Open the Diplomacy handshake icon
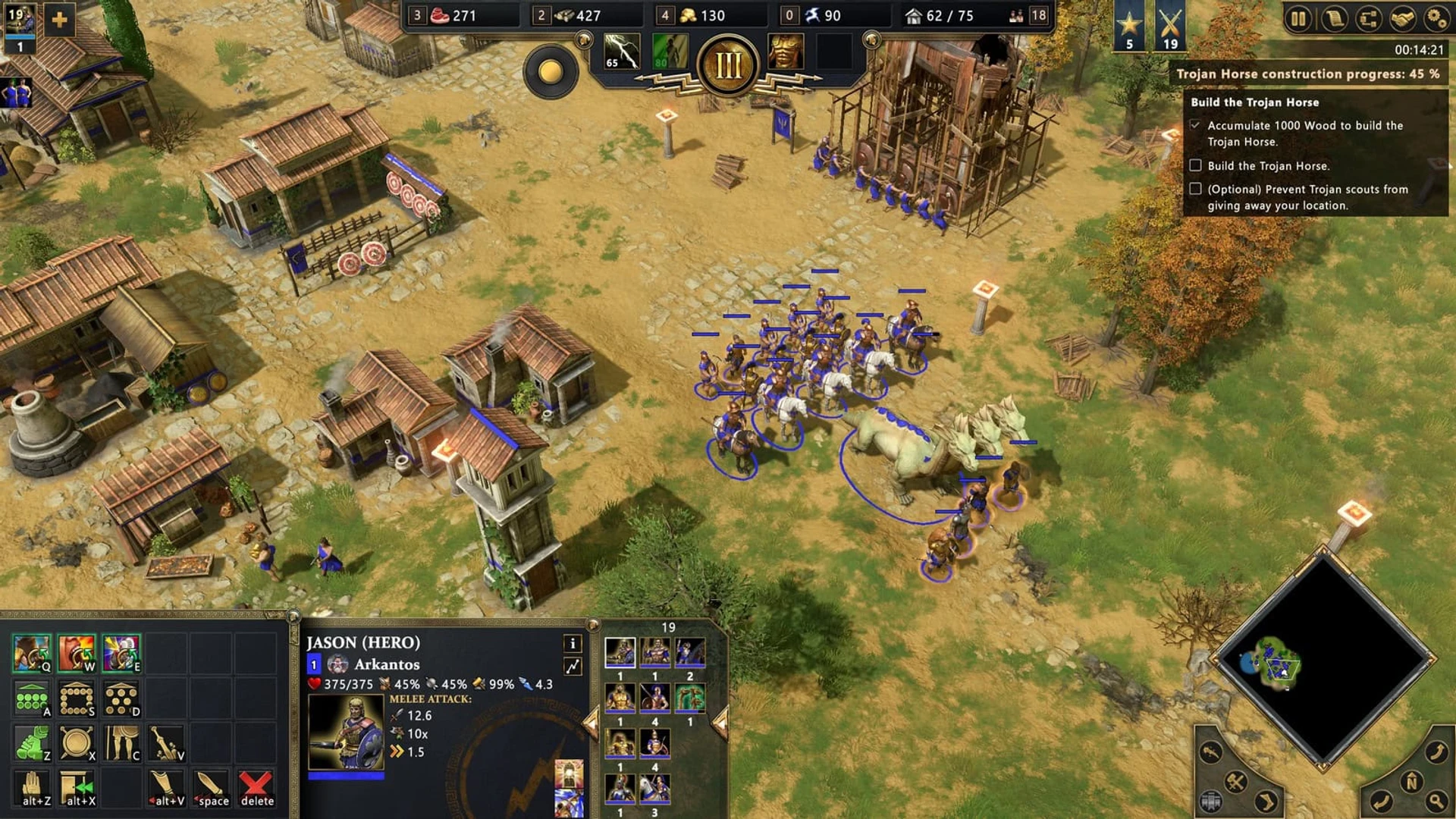 click(x=1401, y=17)
